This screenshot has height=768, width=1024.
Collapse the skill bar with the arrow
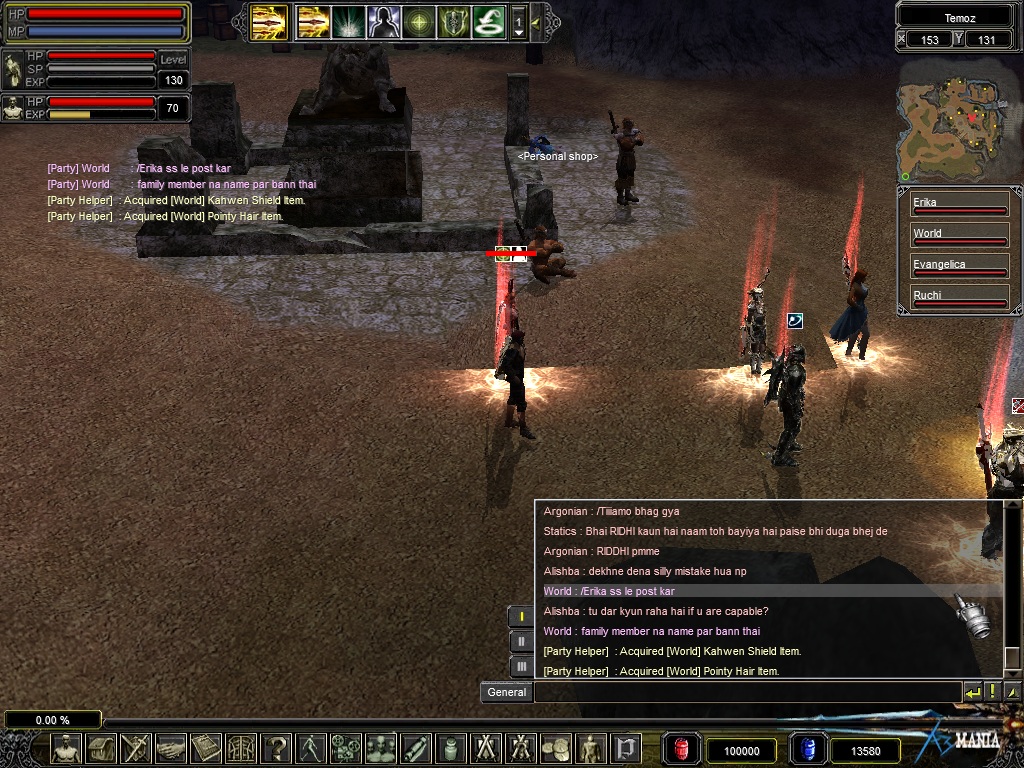pyautogui.click(x=536, y=22)
